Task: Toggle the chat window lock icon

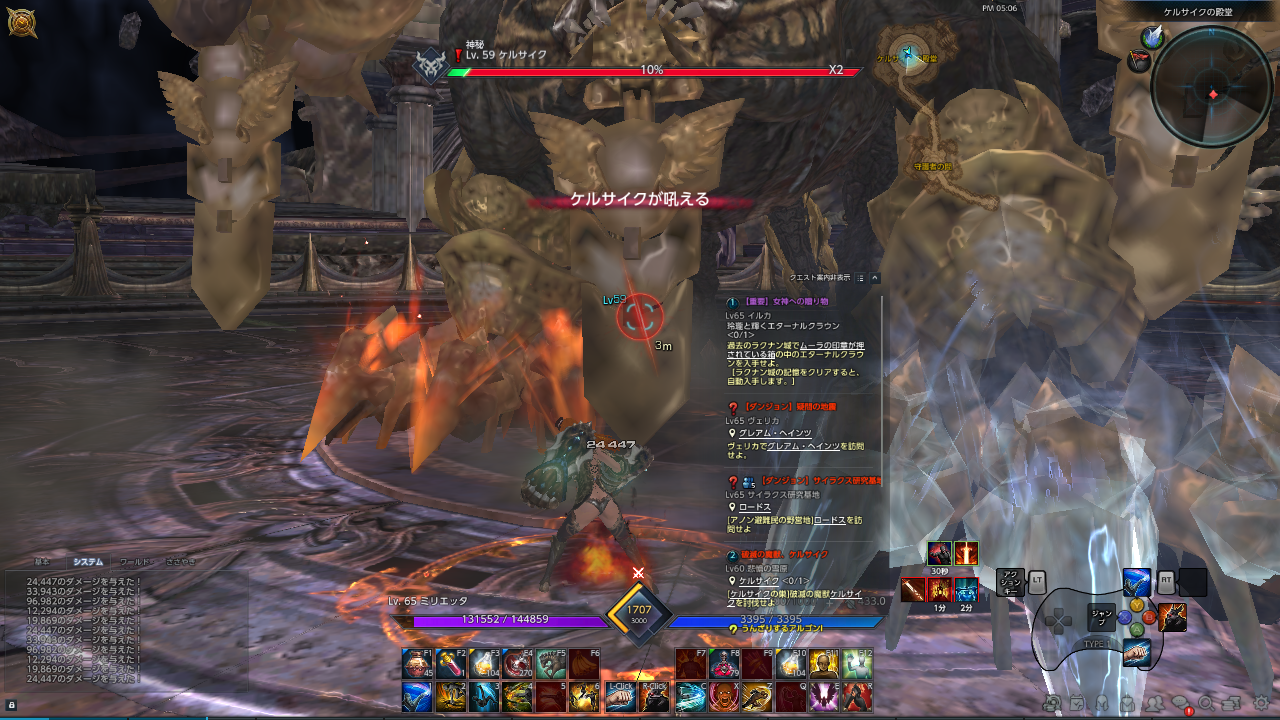Action: tap(11, 705)
